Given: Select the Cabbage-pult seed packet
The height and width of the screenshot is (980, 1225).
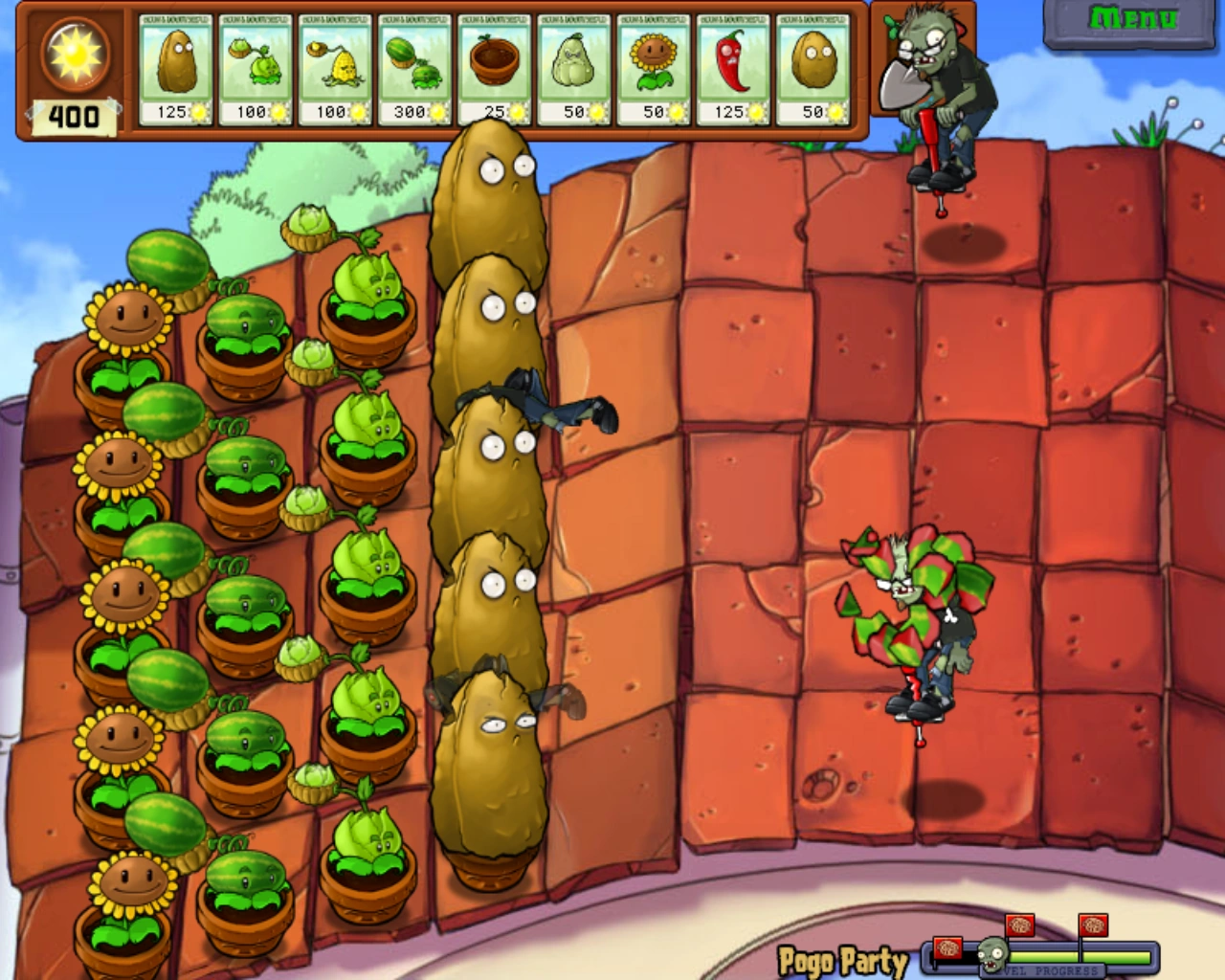Looking at the screenshot, I should (255, 67).
